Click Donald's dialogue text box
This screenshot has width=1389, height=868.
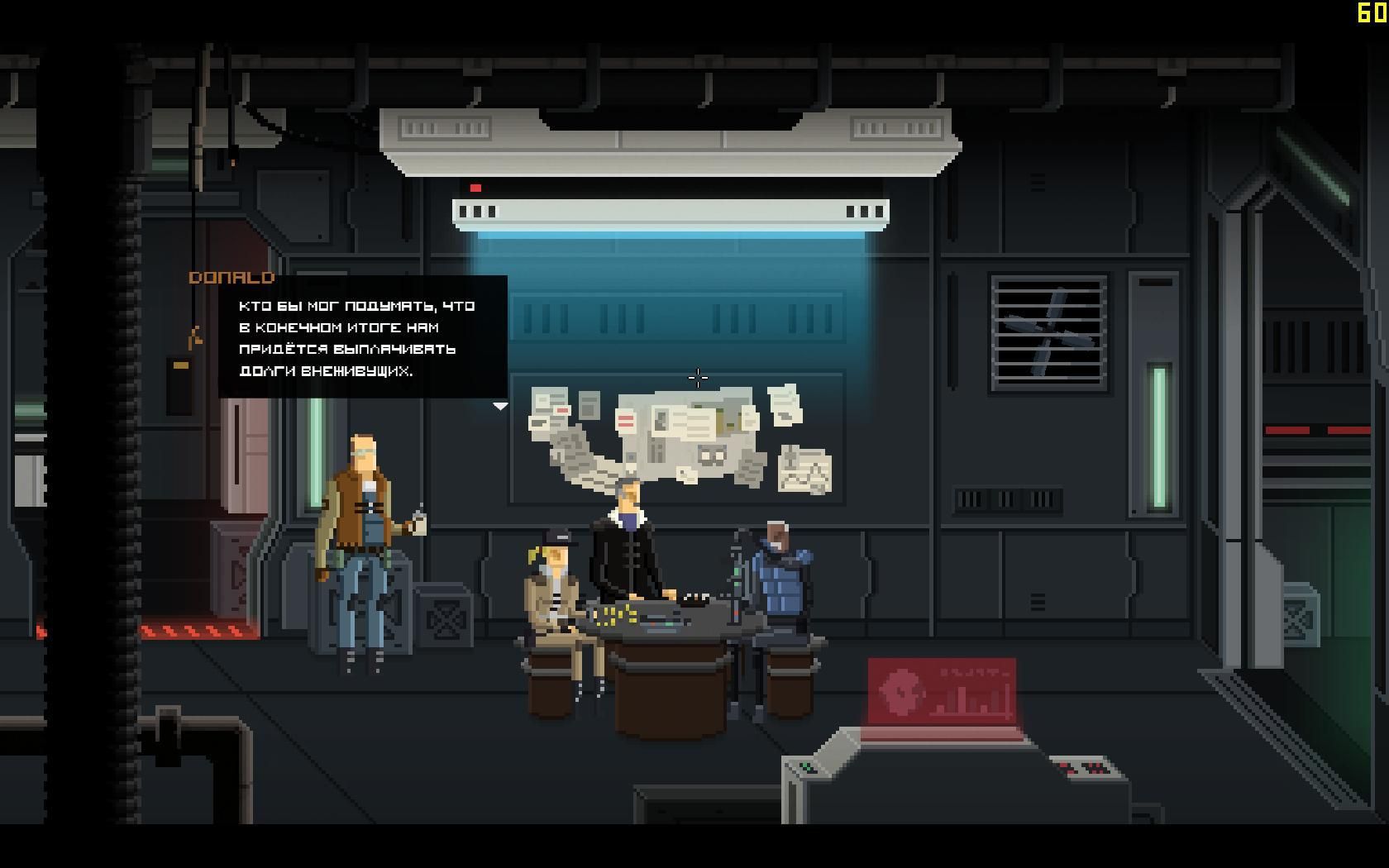pos(362,337)
